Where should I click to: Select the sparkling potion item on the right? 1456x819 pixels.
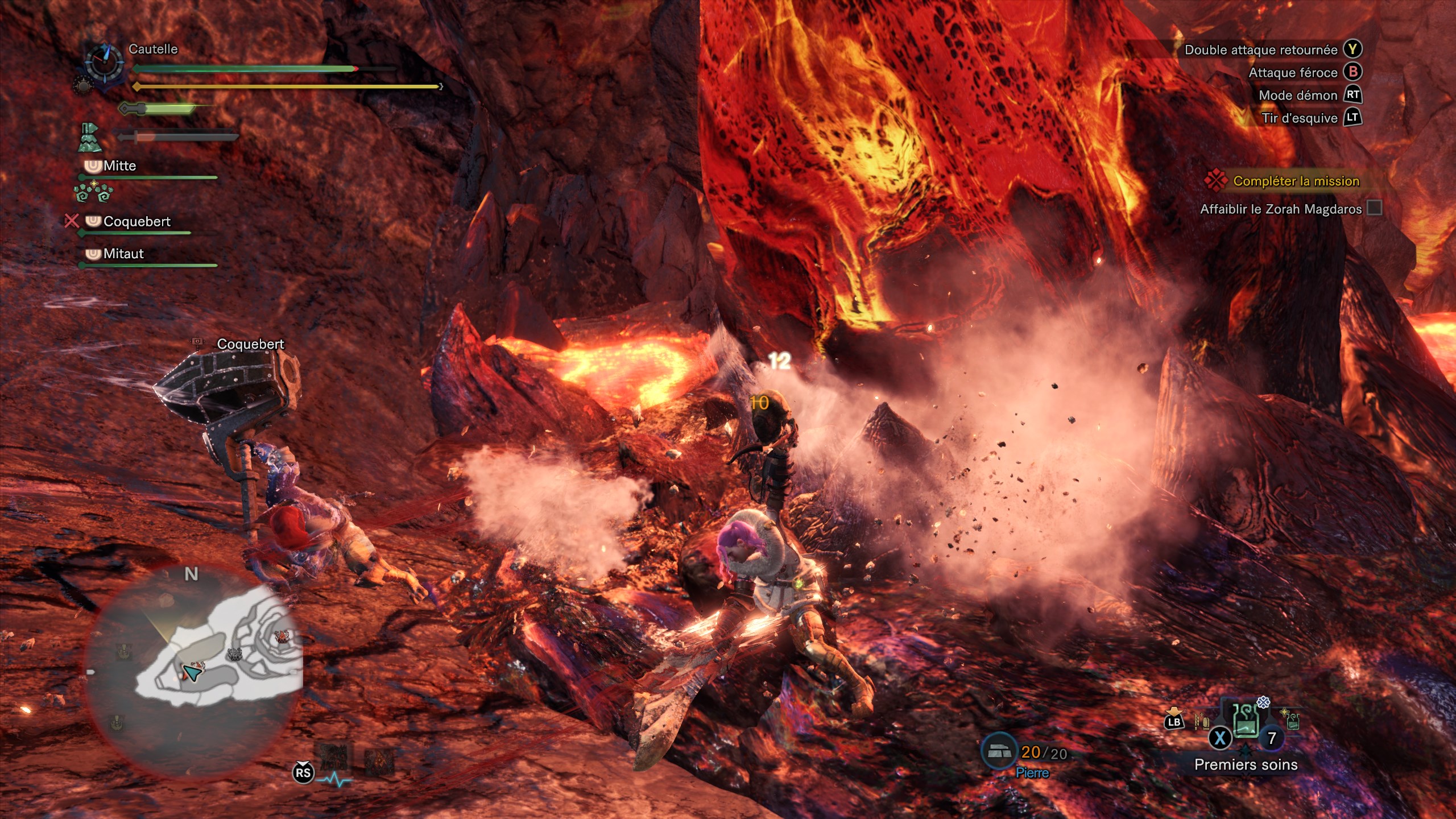pyautogui.click(x=1290, y=720)
